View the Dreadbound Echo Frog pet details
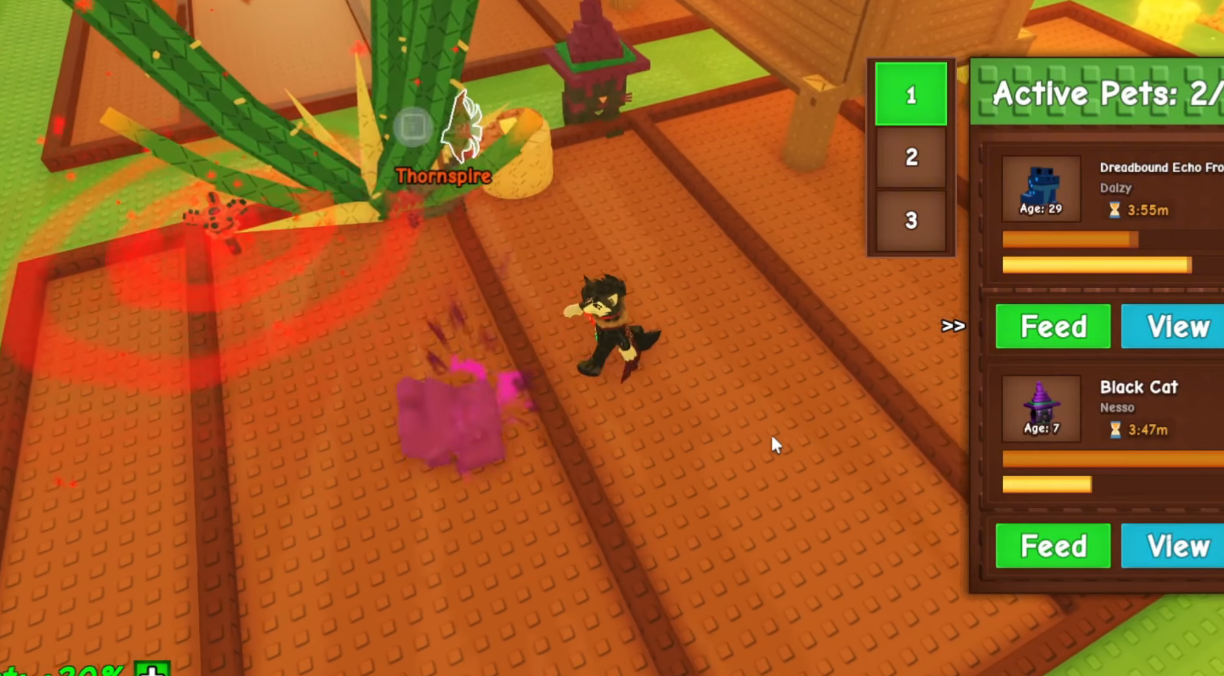The width and height of the screenshot is (1224, 676). 1176,327
